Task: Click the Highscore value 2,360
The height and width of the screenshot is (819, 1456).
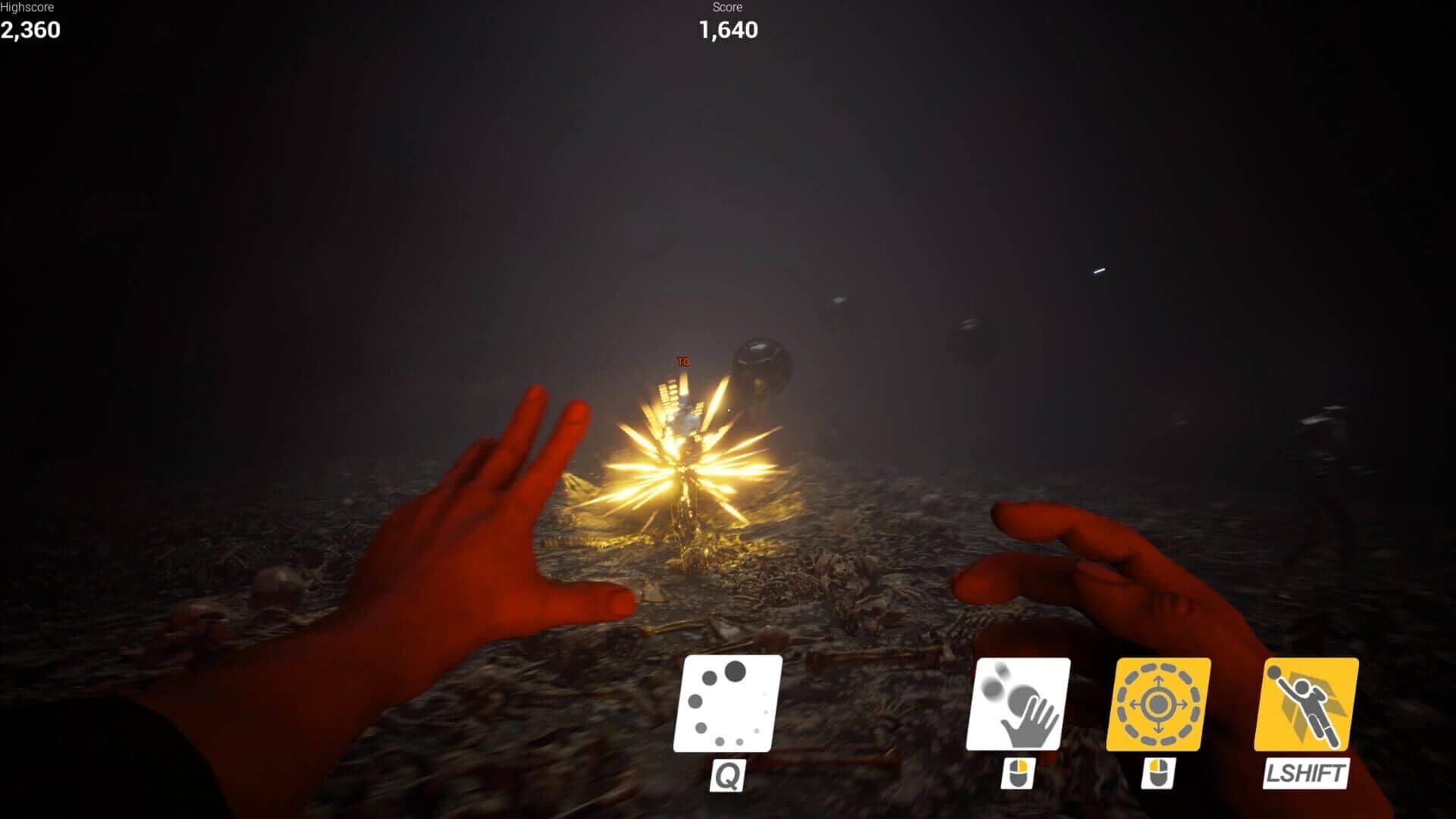Action: click(x=30, y=32)
